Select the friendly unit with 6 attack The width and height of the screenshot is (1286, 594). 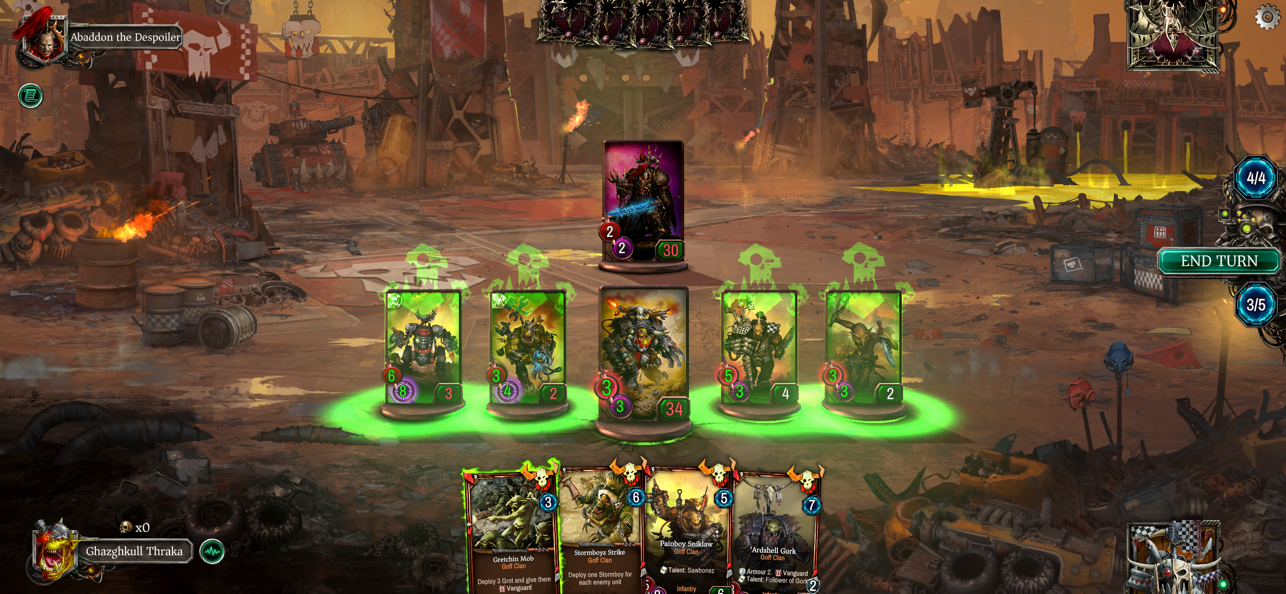(x=423, y=346)
